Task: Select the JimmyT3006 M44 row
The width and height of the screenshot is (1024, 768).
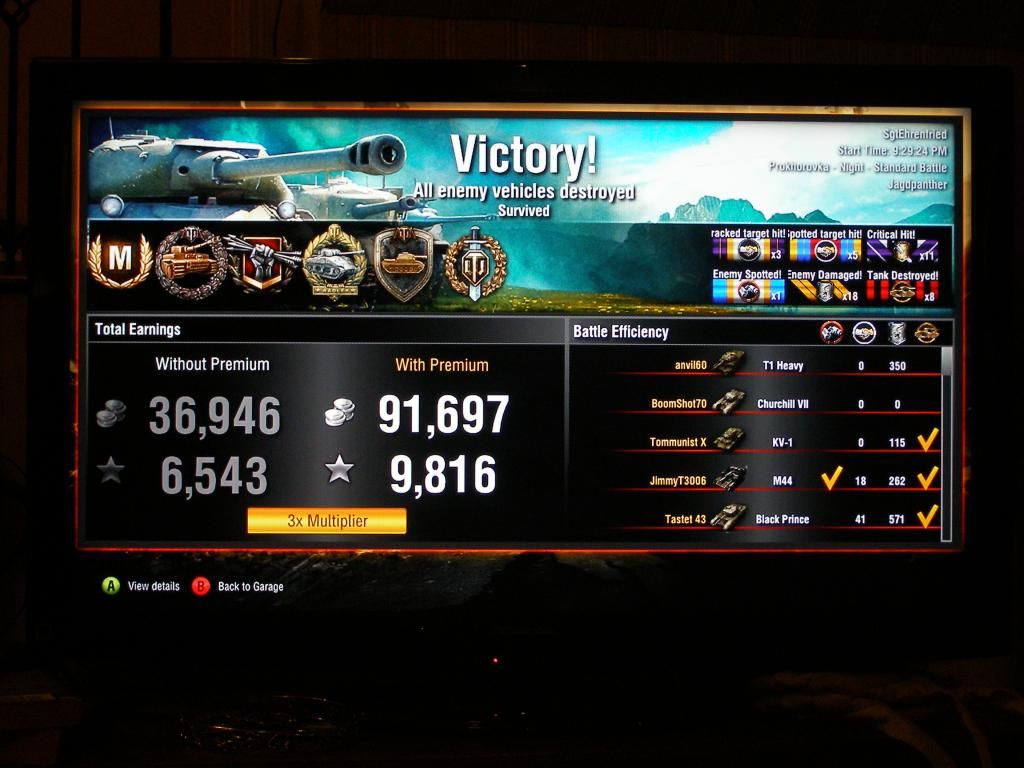Action: pos(770,480)
